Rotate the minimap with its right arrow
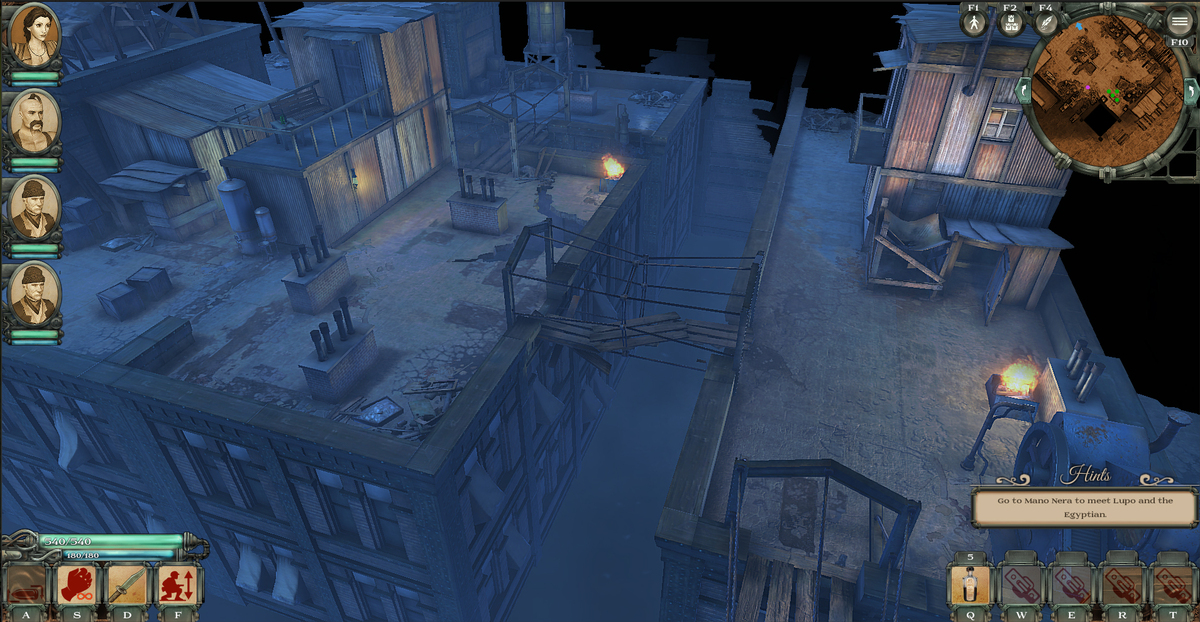Viewport: 1200px width, 622px height. click(1190, 92)
